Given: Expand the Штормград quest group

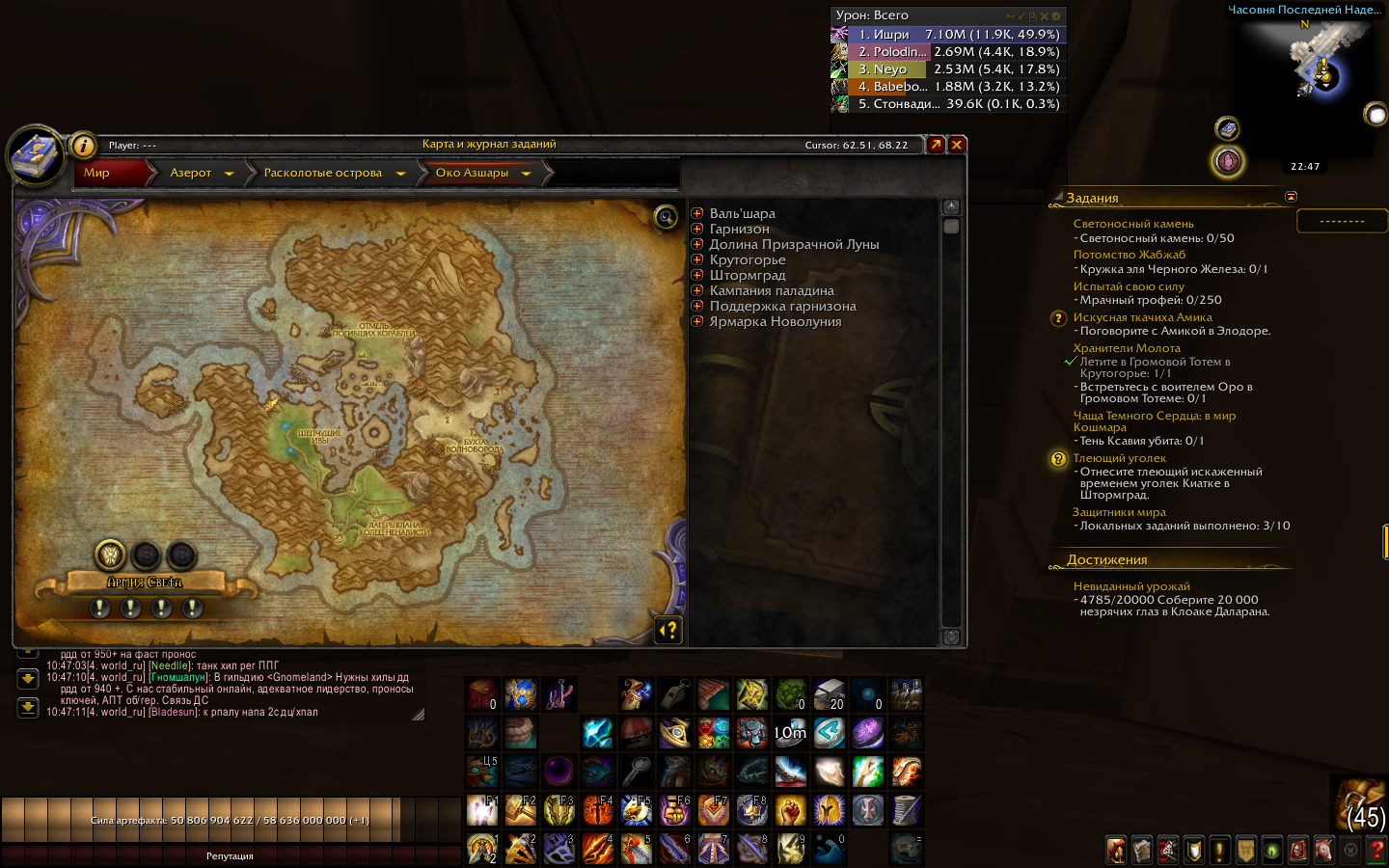Looking at the screenshot, I should pos(697,275).
